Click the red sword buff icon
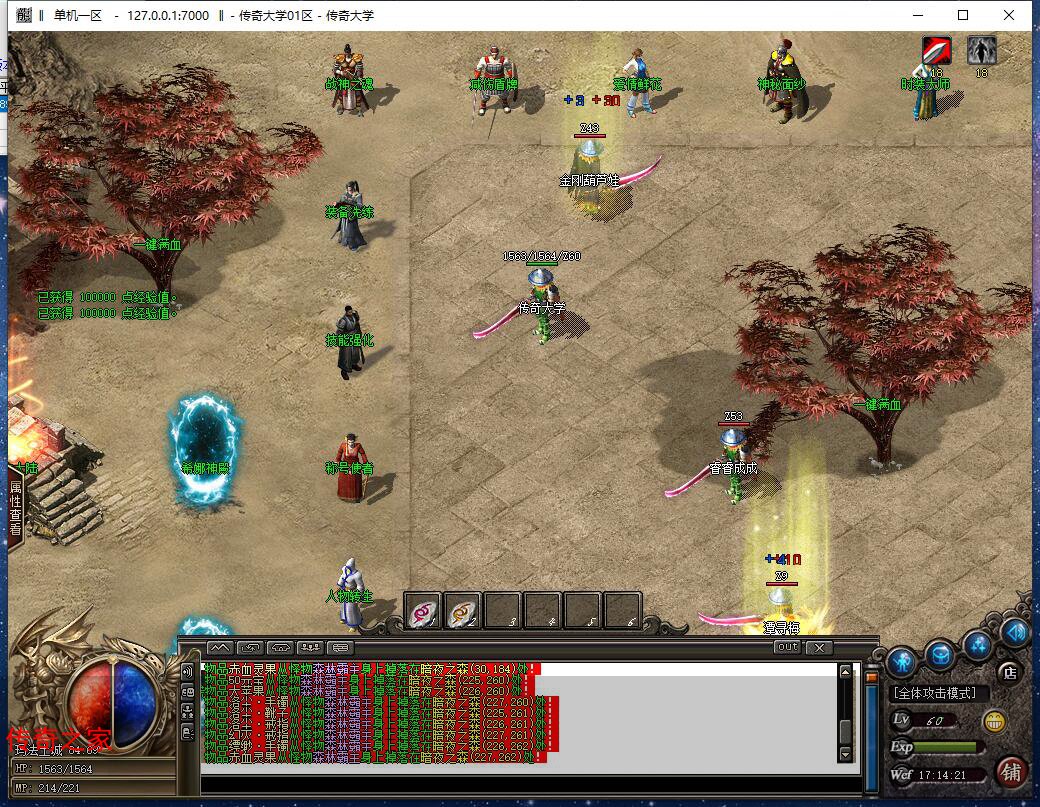Image resolution: width=1040 pixels, height=807 pixels. (x=936, y=50)
